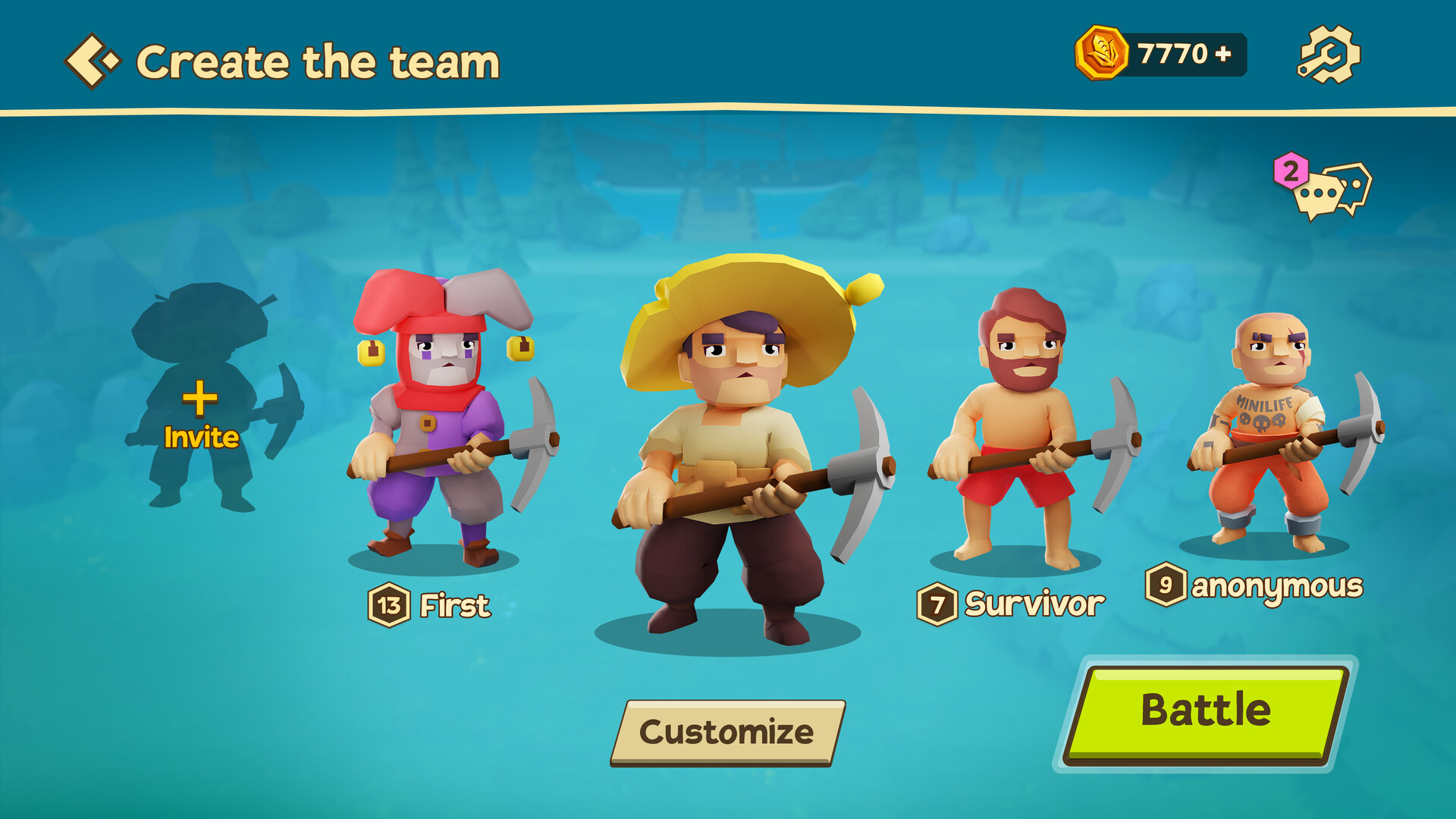Return via the Create the team header
The width and height of the screenshot is (1456, 819).
click(x=318, y=61)
